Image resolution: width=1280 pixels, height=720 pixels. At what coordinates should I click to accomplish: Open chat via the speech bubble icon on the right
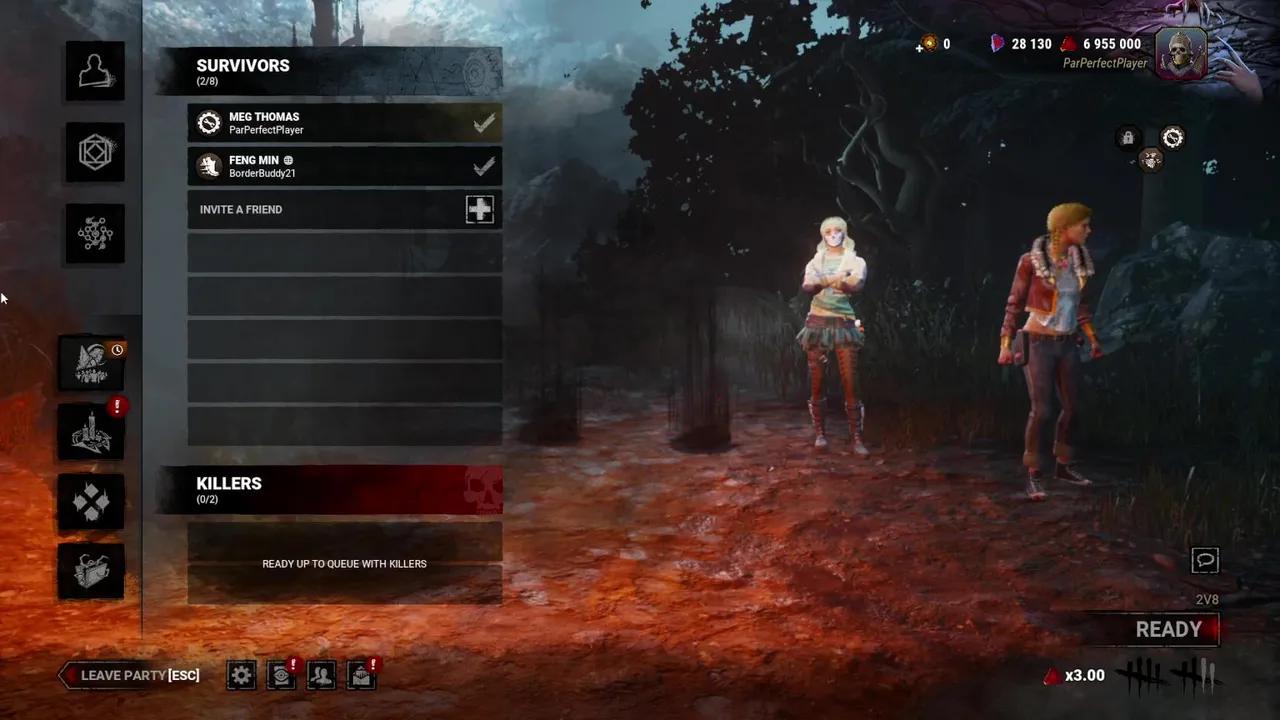1205,561
